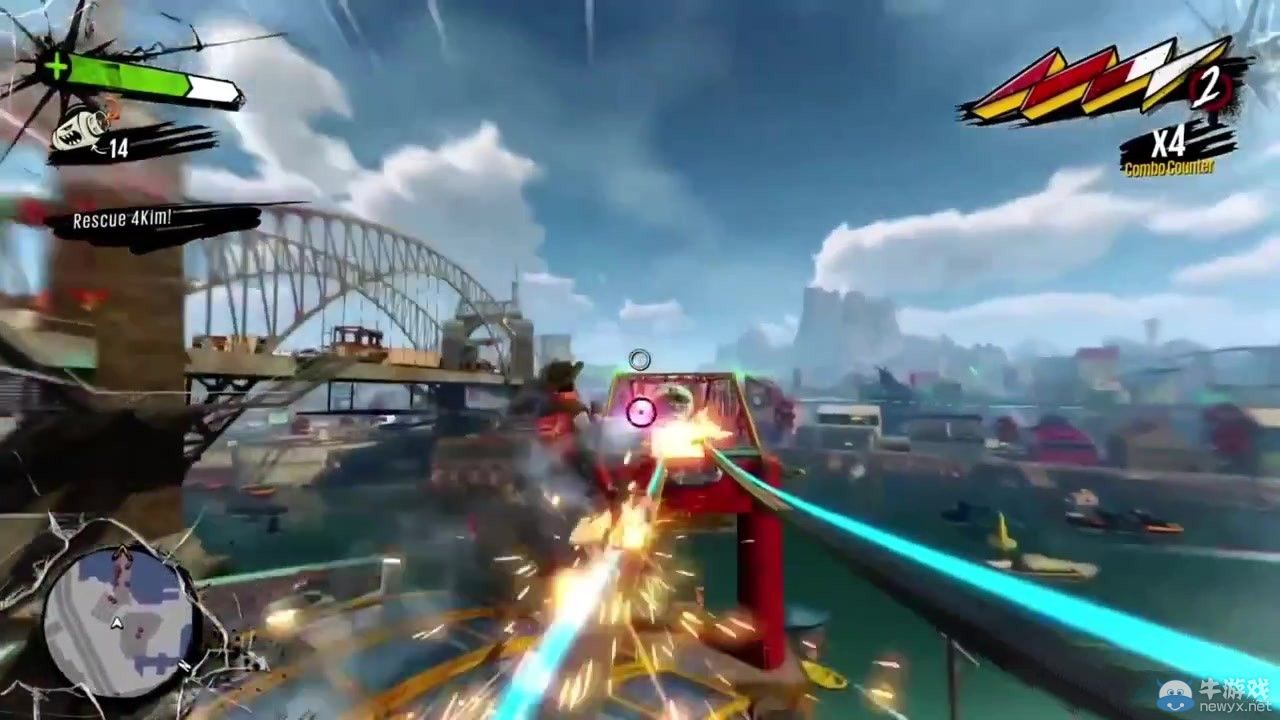Image resolution: width=1280 pixels, height=720 pixels.
Task: Click a red enemy blip inside the minimap
Action: click(x=139, y=631)
